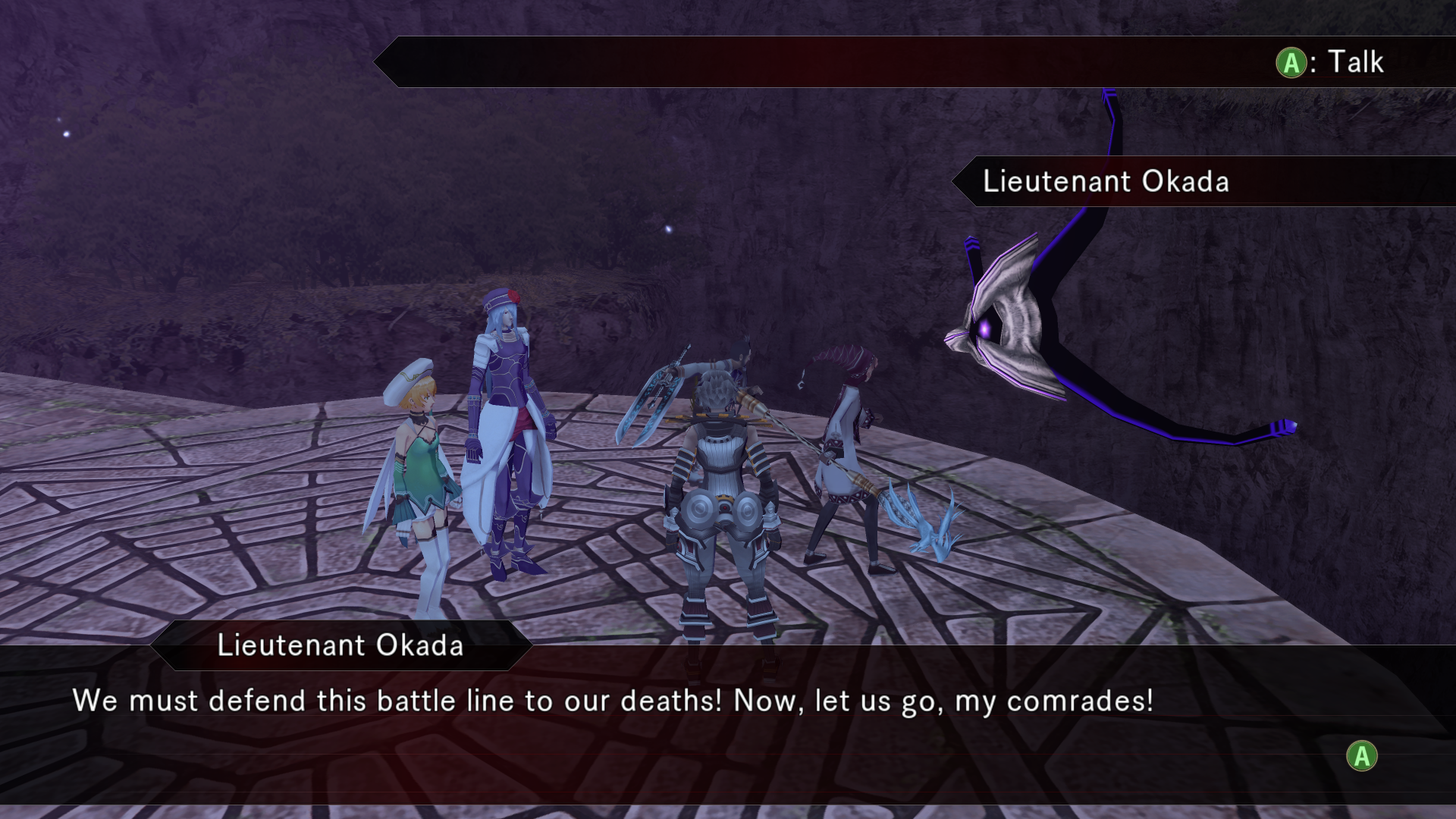
Task: Advance the dialogue text about defending the battle line
Action: point(1362,756)
